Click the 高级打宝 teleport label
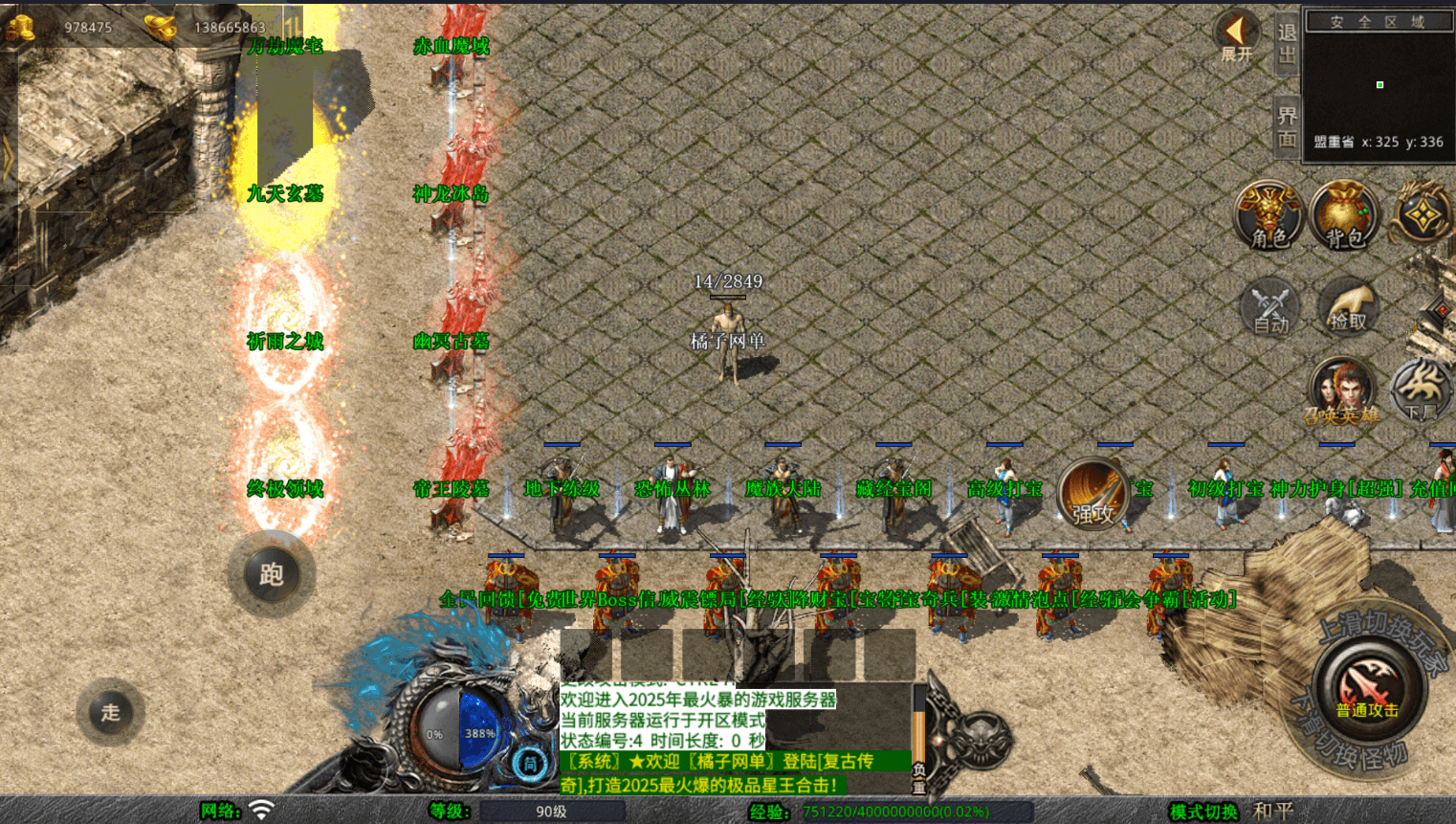Screen dimensions: 1456x824 point(1003,488)
